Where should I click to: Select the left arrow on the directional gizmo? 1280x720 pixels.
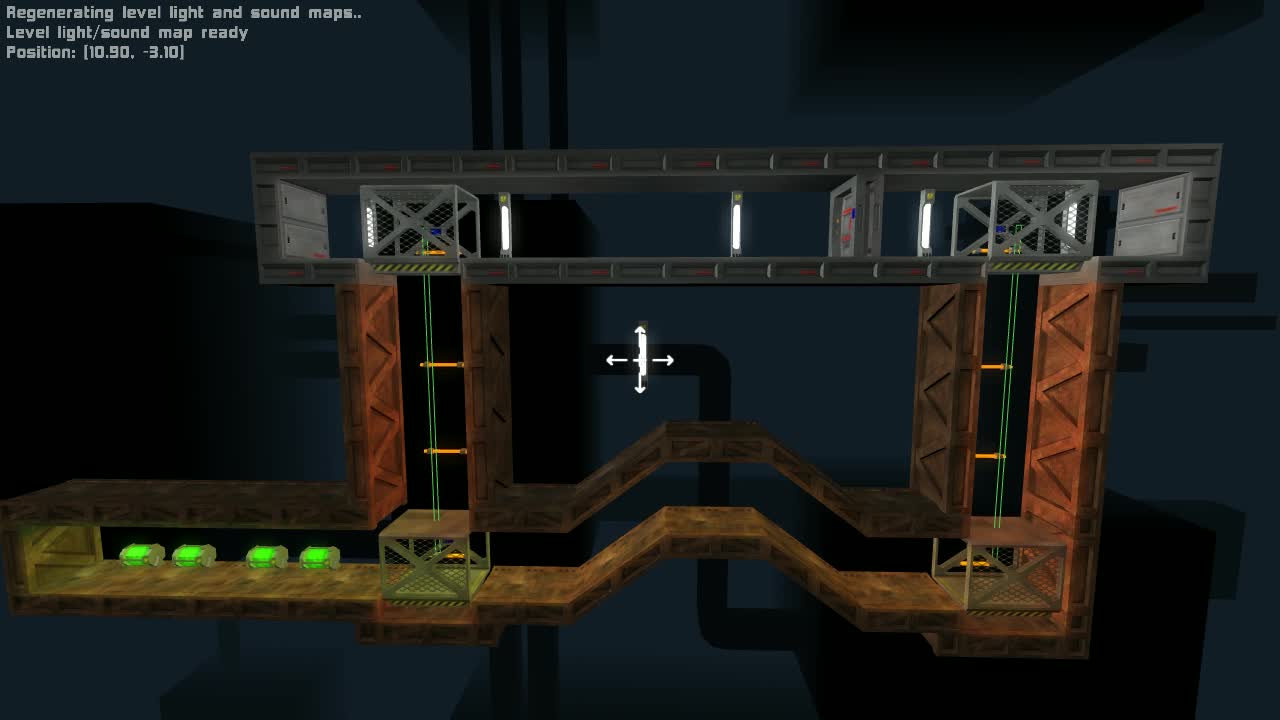click(612, 360)
